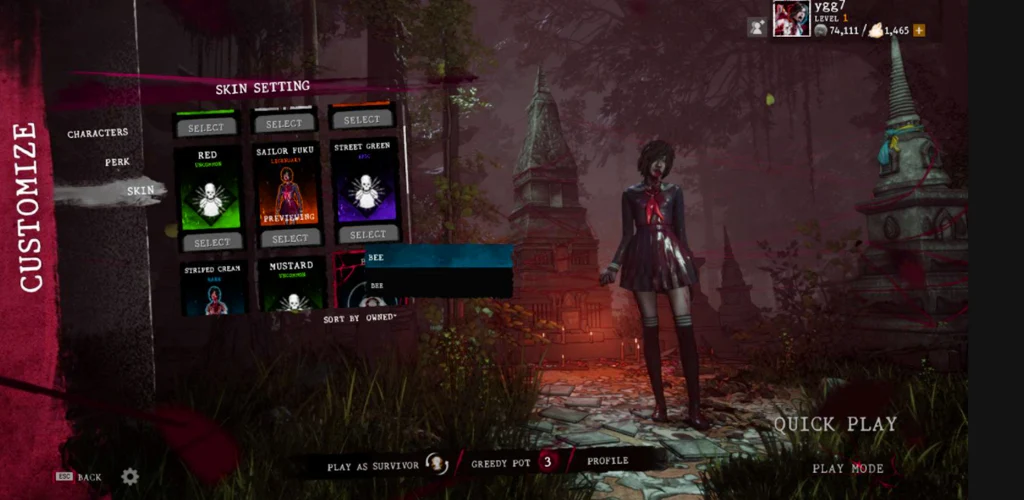Open the Sort By Owned dropdown
The image size is (1024, 500).
359,318
